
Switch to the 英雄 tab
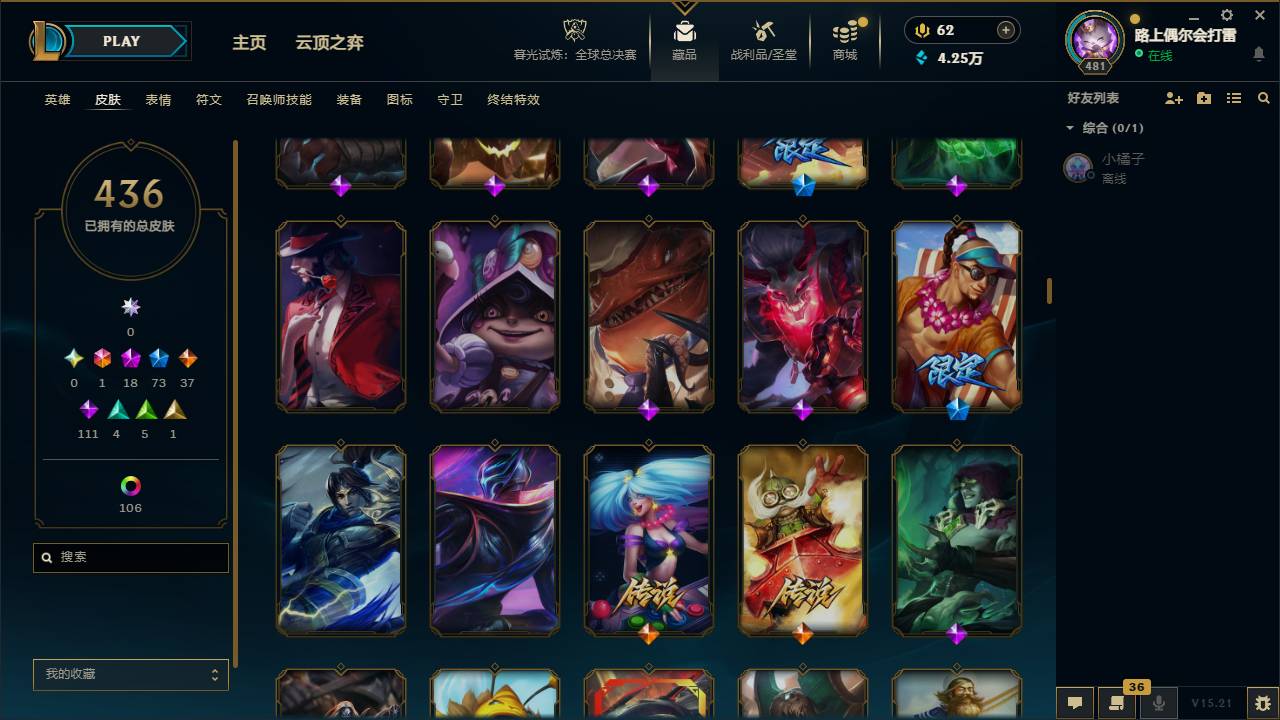pyautogui.click(x=57, y=100)
